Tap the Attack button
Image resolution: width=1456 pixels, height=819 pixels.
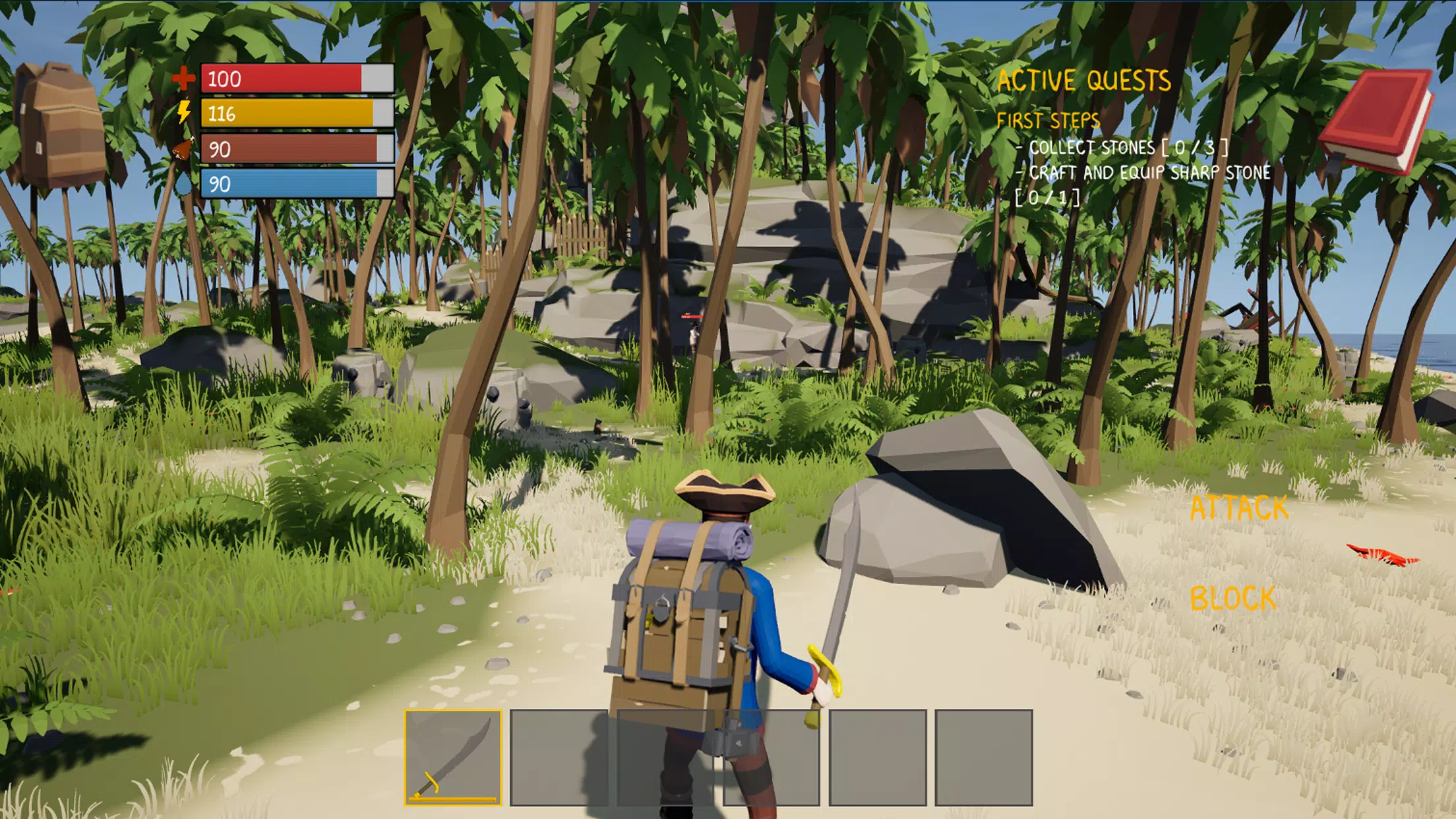coord(1239,508)
